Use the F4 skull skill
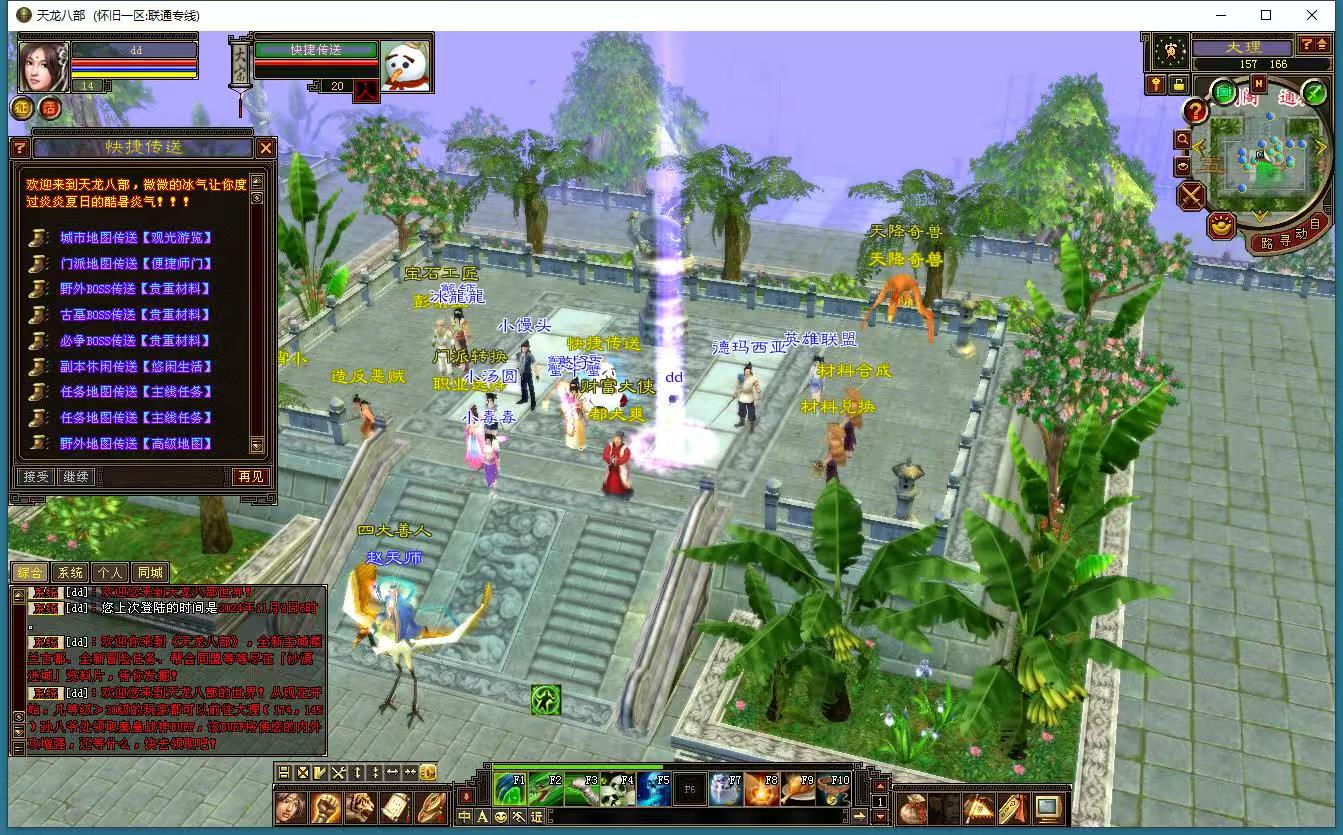The width and height of the screenshot is (1343, 835). point(619,789)
